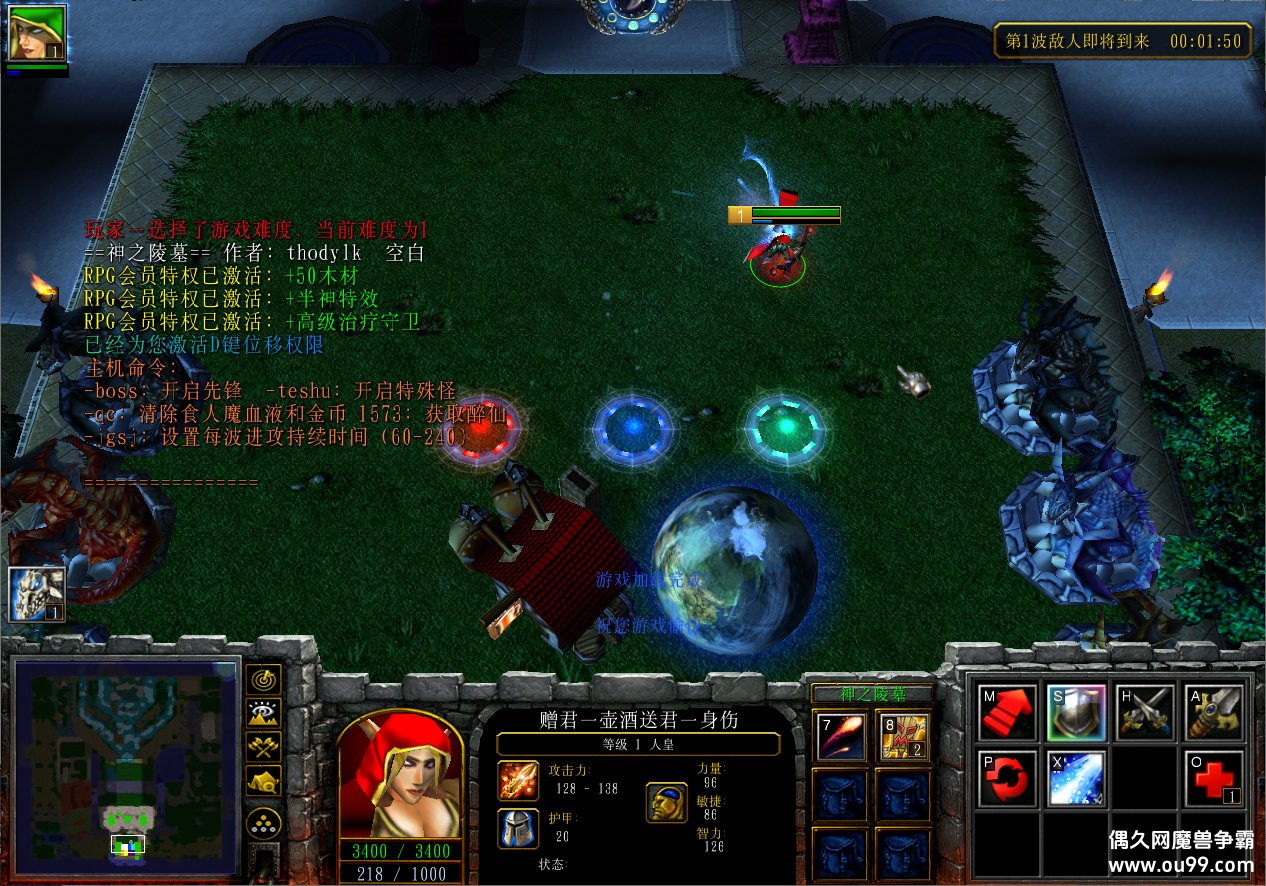Issue the Move command with red arrow
Screen dimensions: 1266x886
point(1007,711)
